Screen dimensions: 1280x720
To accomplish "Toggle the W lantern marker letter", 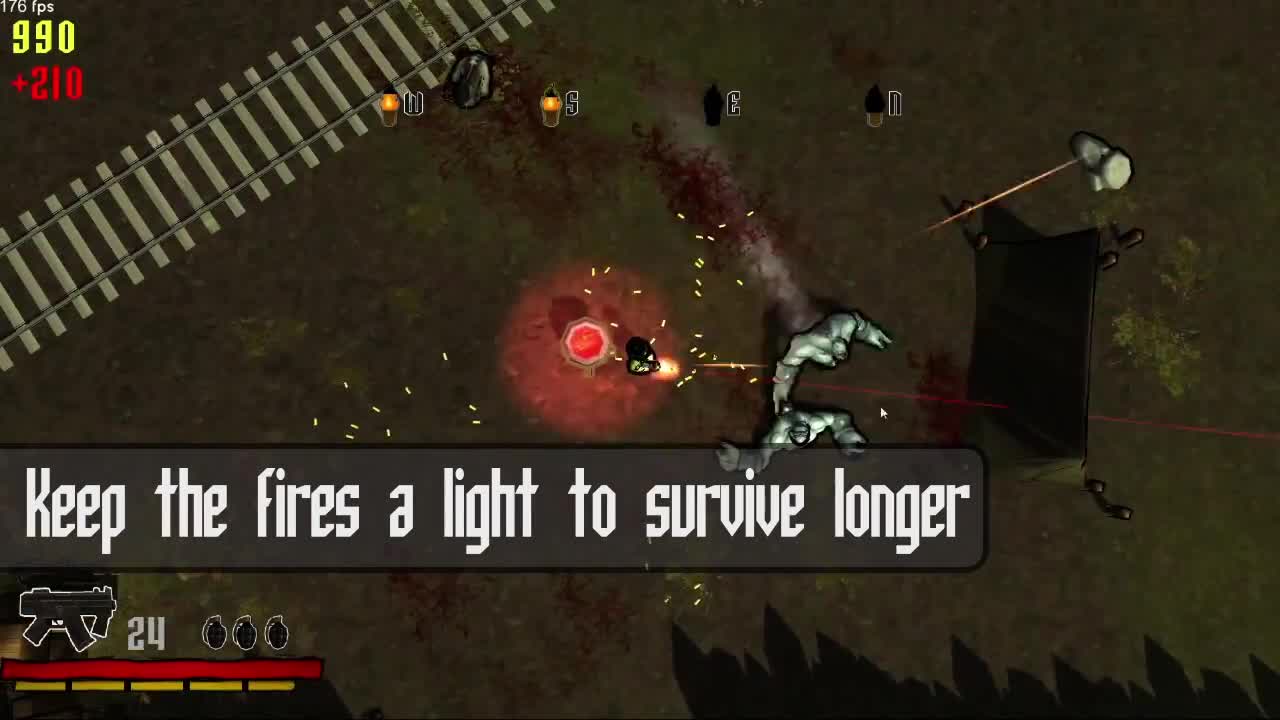I will 411,104.
